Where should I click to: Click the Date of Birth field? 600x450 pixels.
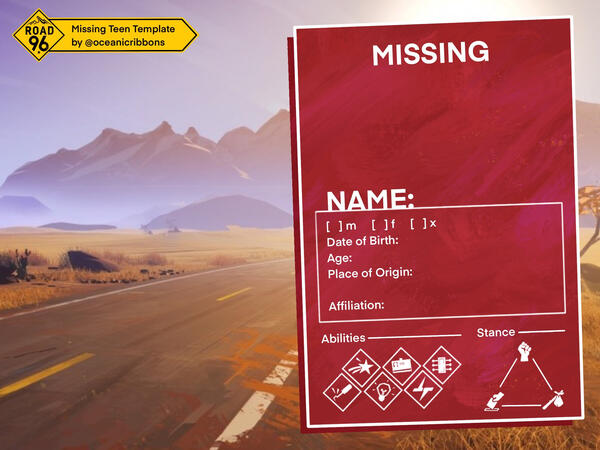470,241
